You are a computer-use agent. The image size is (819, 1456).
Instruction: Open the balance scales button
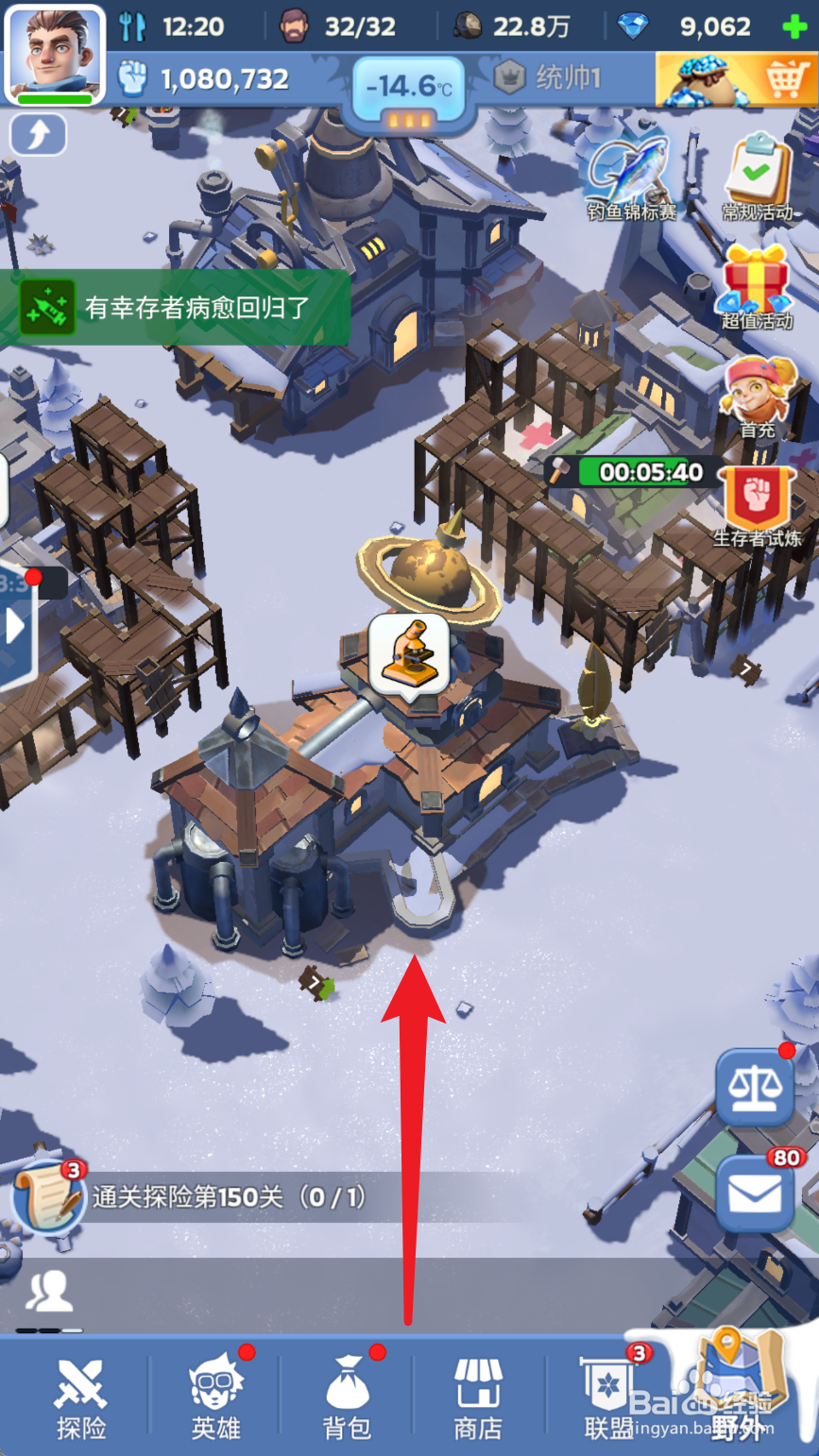tap(754, 1087)
